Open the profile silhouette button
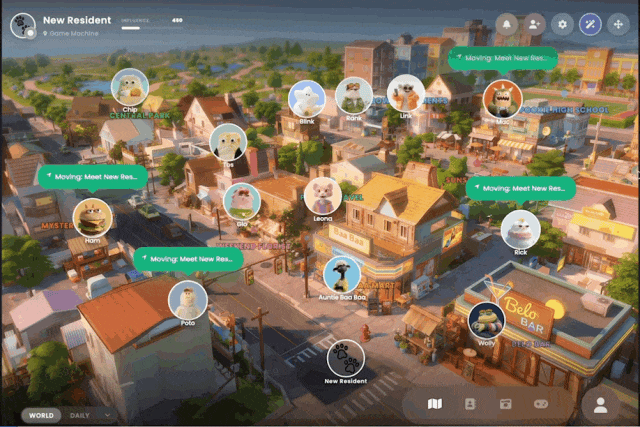 pos(601,404)
